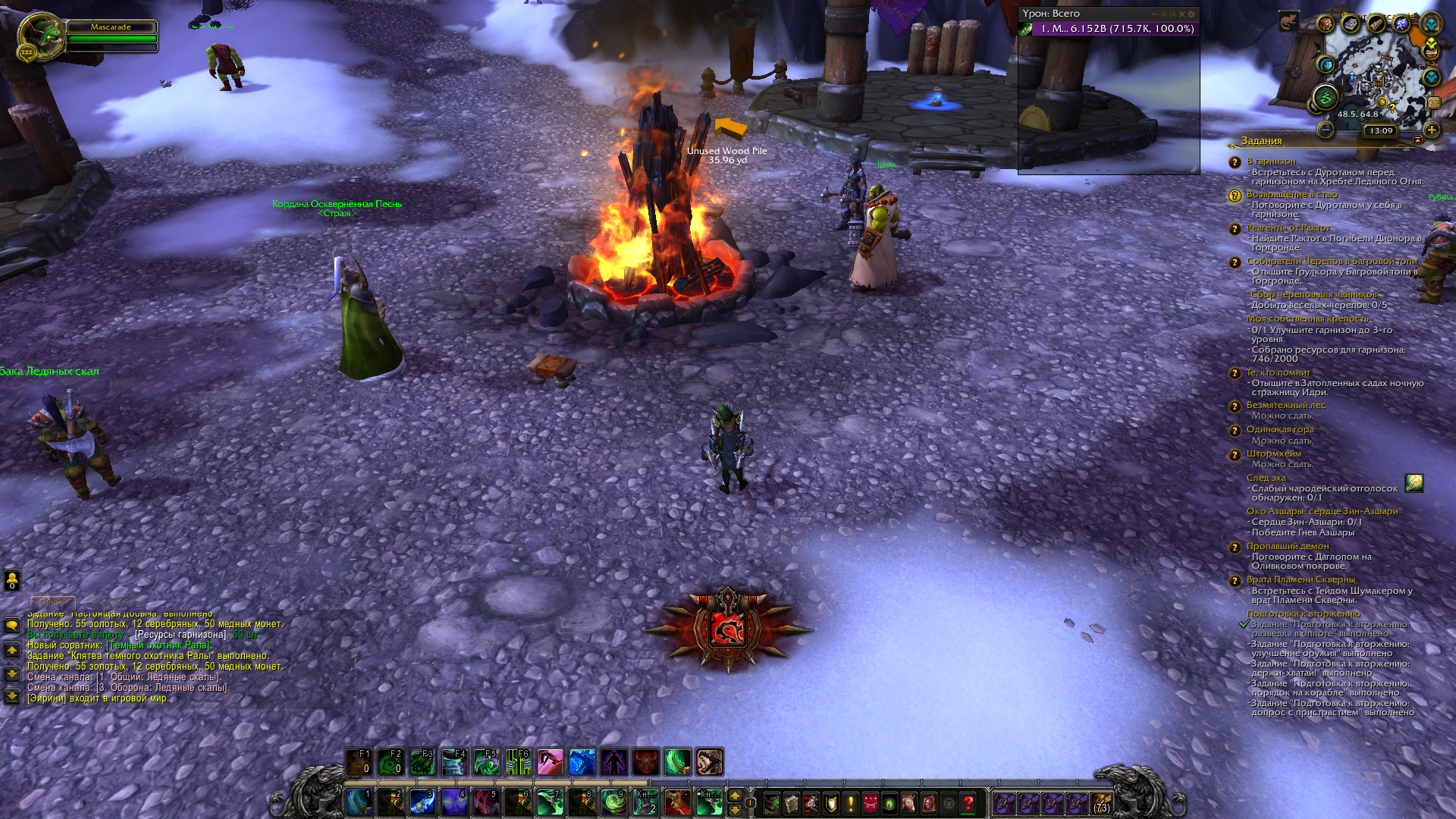Open the social friends button
This screenshot has height=819, width=1456.
point(12,580)
